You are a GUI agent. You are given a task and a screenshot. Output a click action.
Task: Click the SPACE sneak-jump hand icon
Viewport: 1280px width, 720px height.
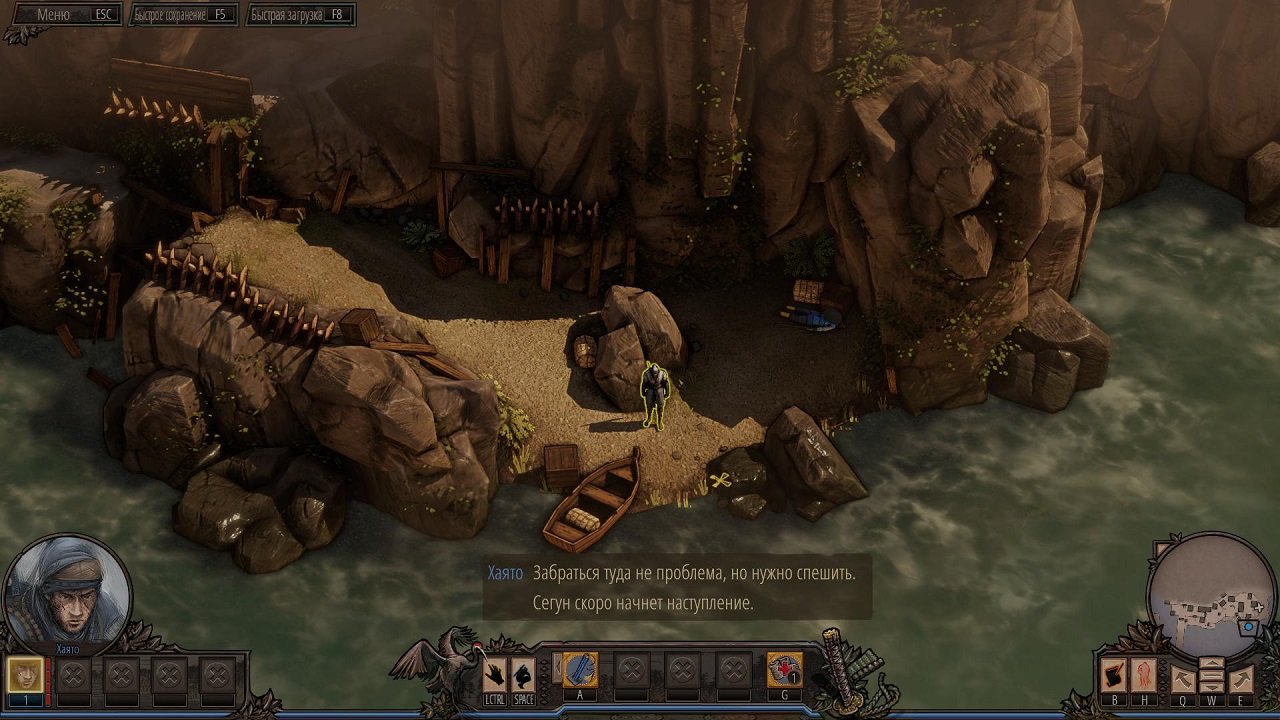pos(524,673)
